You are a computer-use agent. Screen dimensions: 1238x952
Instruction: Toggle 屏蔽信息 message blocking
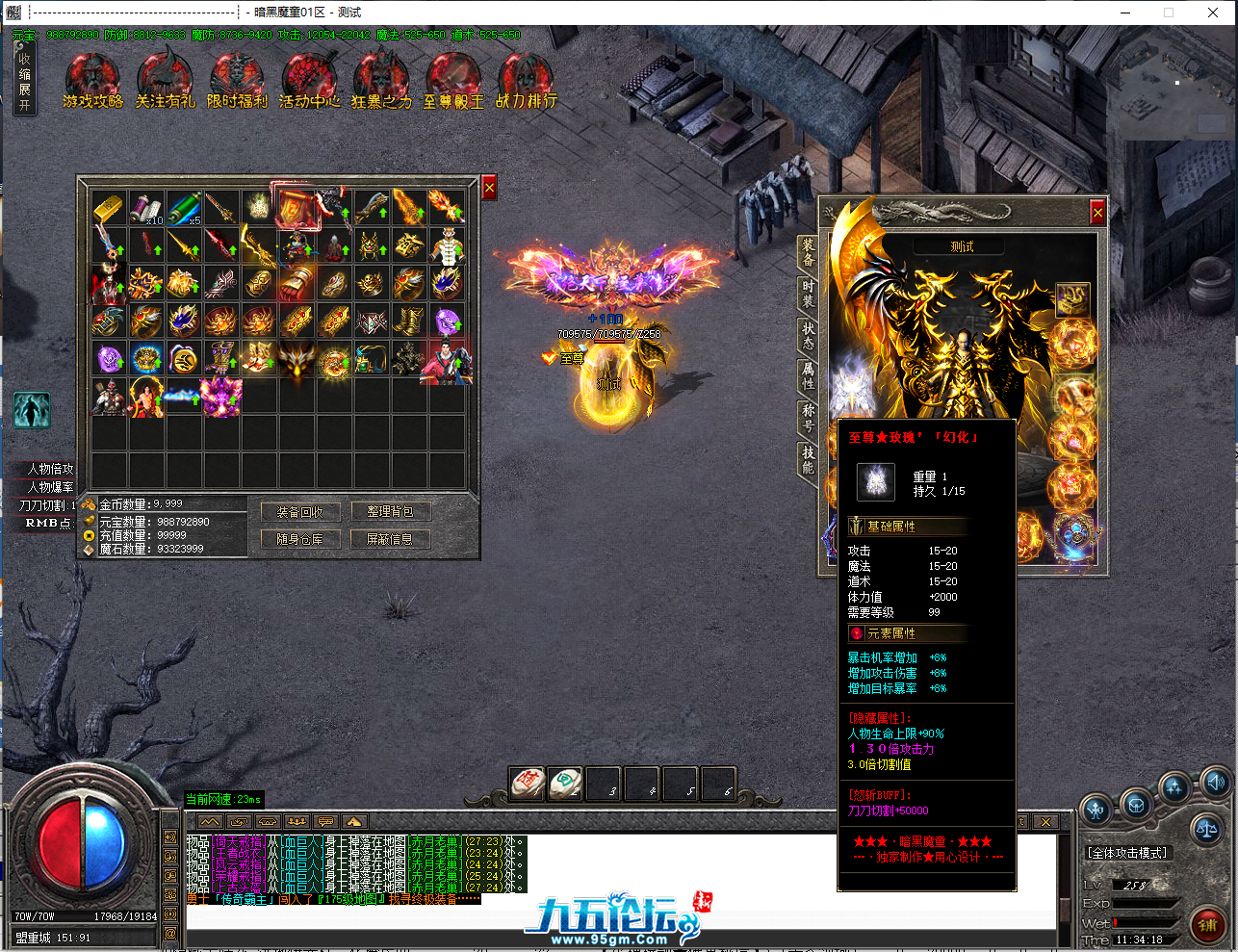coord(390,539)
